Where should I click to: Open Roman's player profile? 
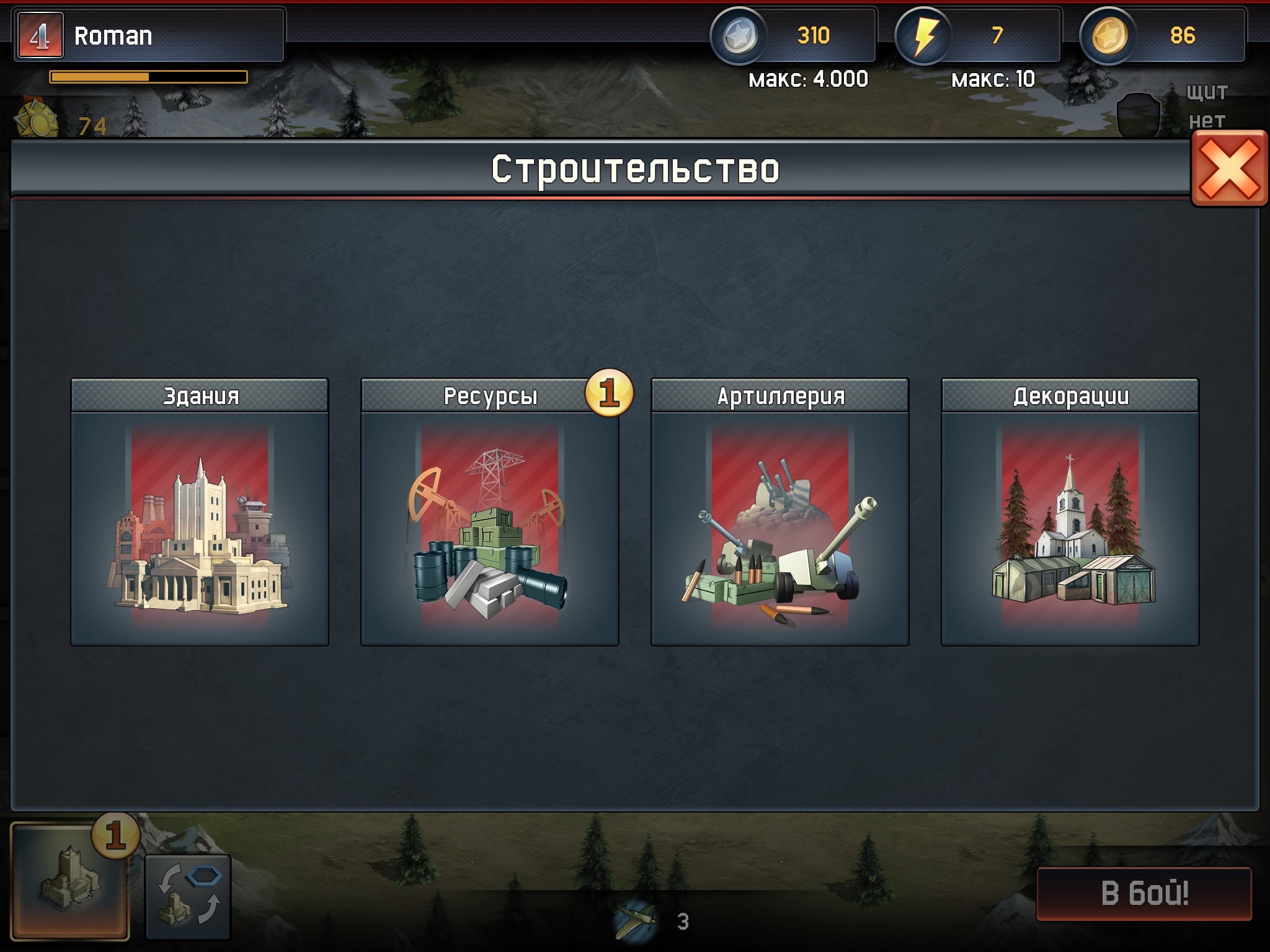coord(149,35)
